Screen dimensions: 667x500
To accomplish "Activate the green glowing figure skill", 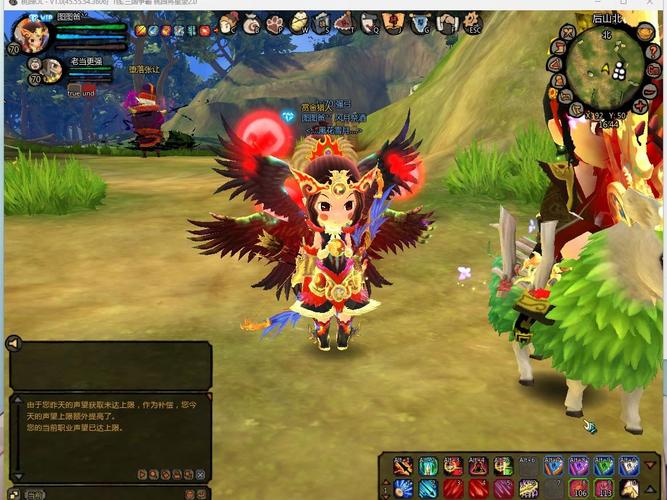I will coord(428,466).
